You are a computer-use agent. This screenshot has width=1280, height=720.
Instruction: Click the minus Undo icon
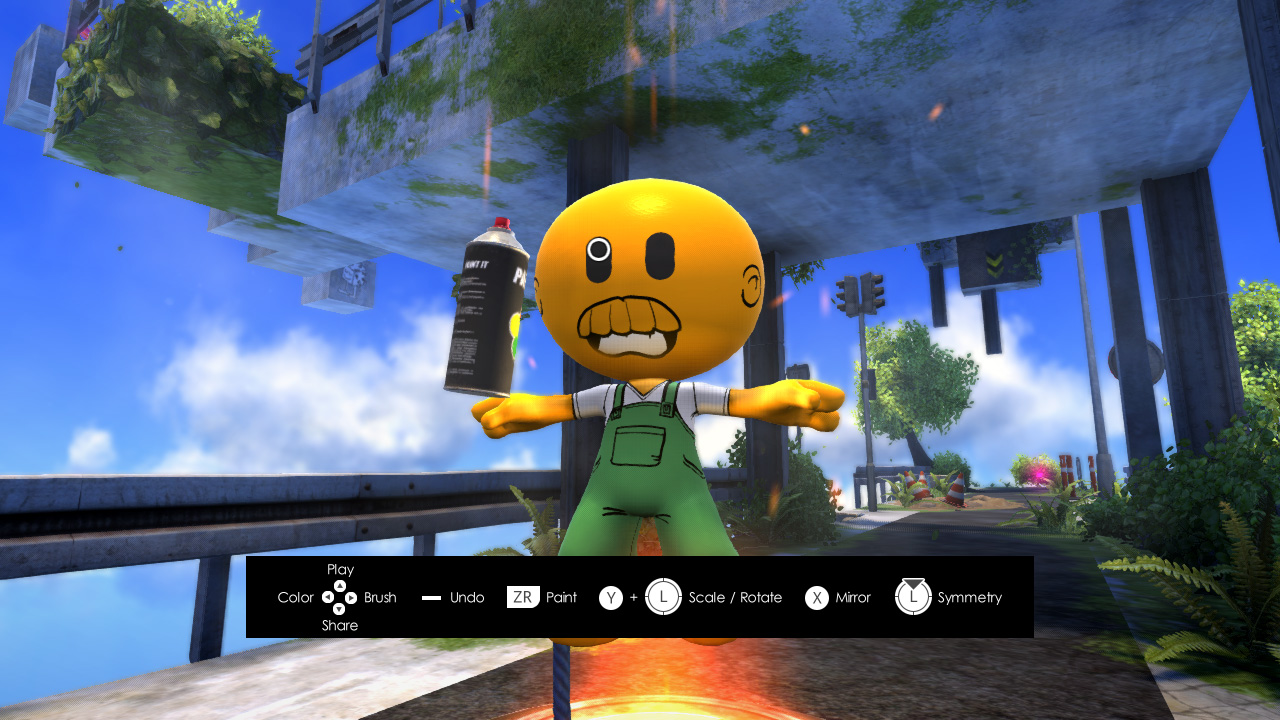(430, 597)
